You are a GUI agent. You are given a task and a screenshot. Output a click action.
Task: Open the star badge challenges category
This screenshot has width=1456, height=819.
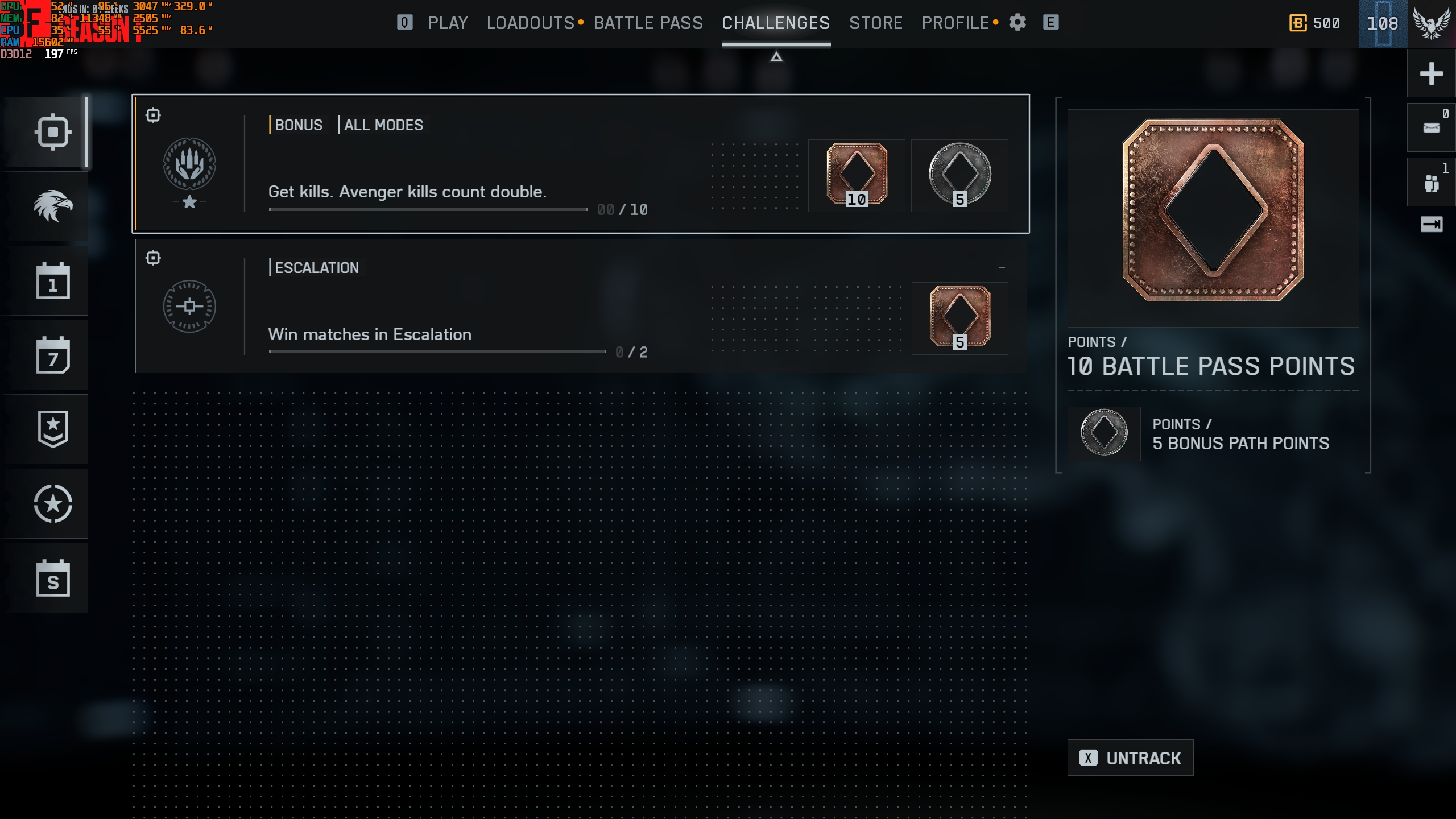tap(52, 429)
